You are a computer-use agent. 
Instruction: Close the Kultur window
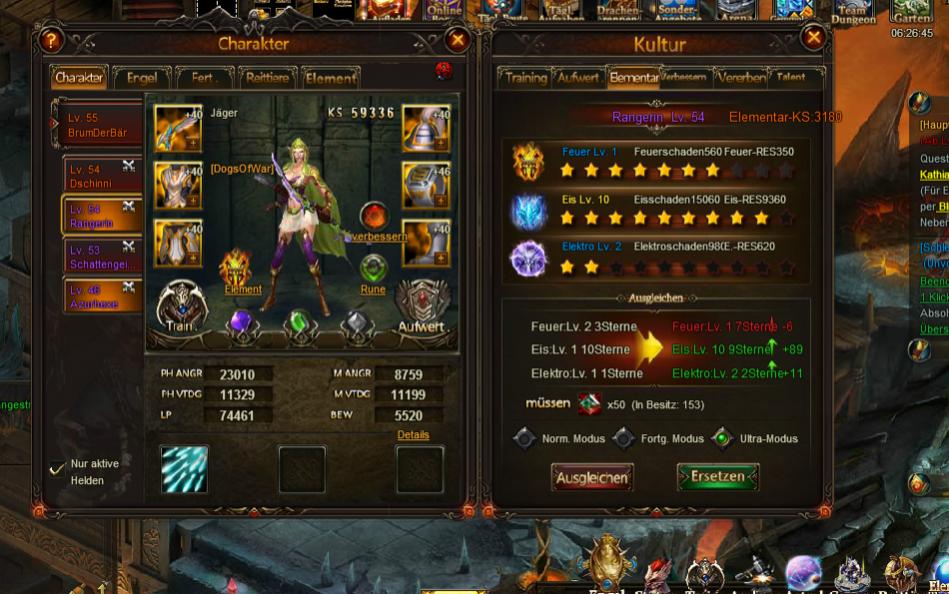click(814, 38)
